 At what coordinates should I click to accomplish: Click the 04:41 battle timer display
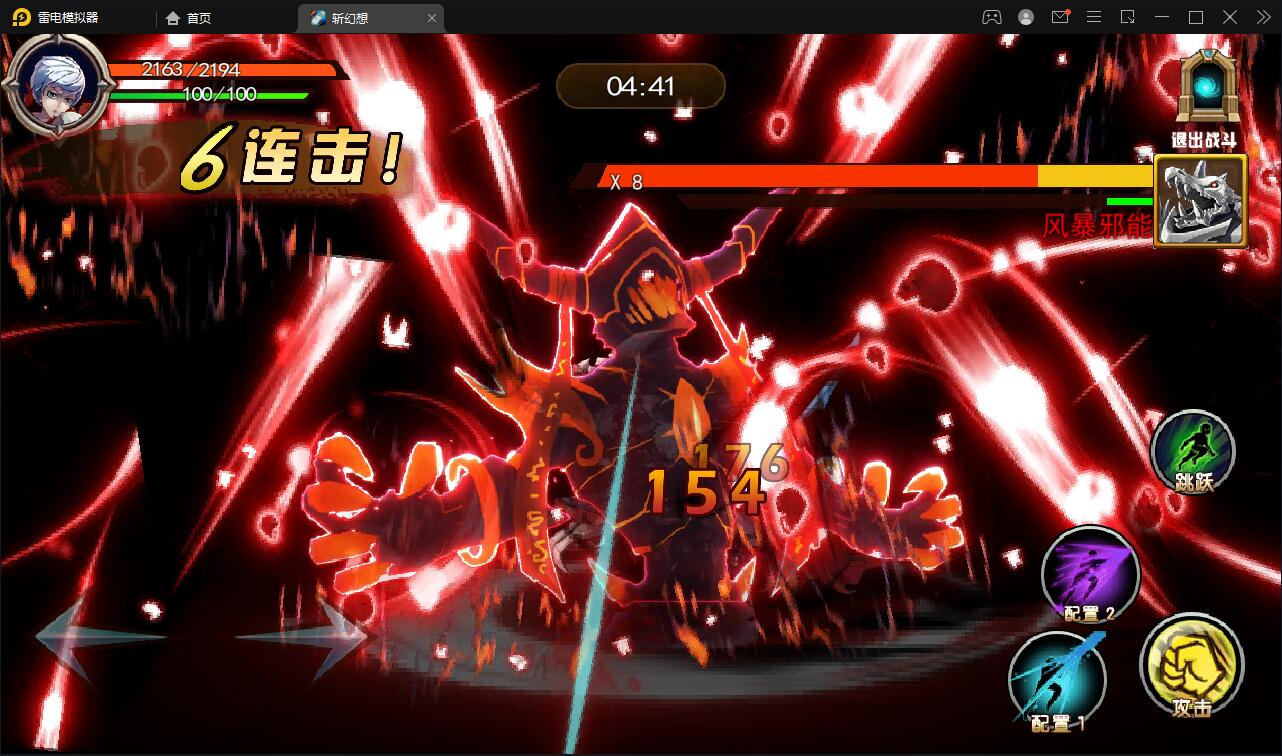tap(640, 86)
